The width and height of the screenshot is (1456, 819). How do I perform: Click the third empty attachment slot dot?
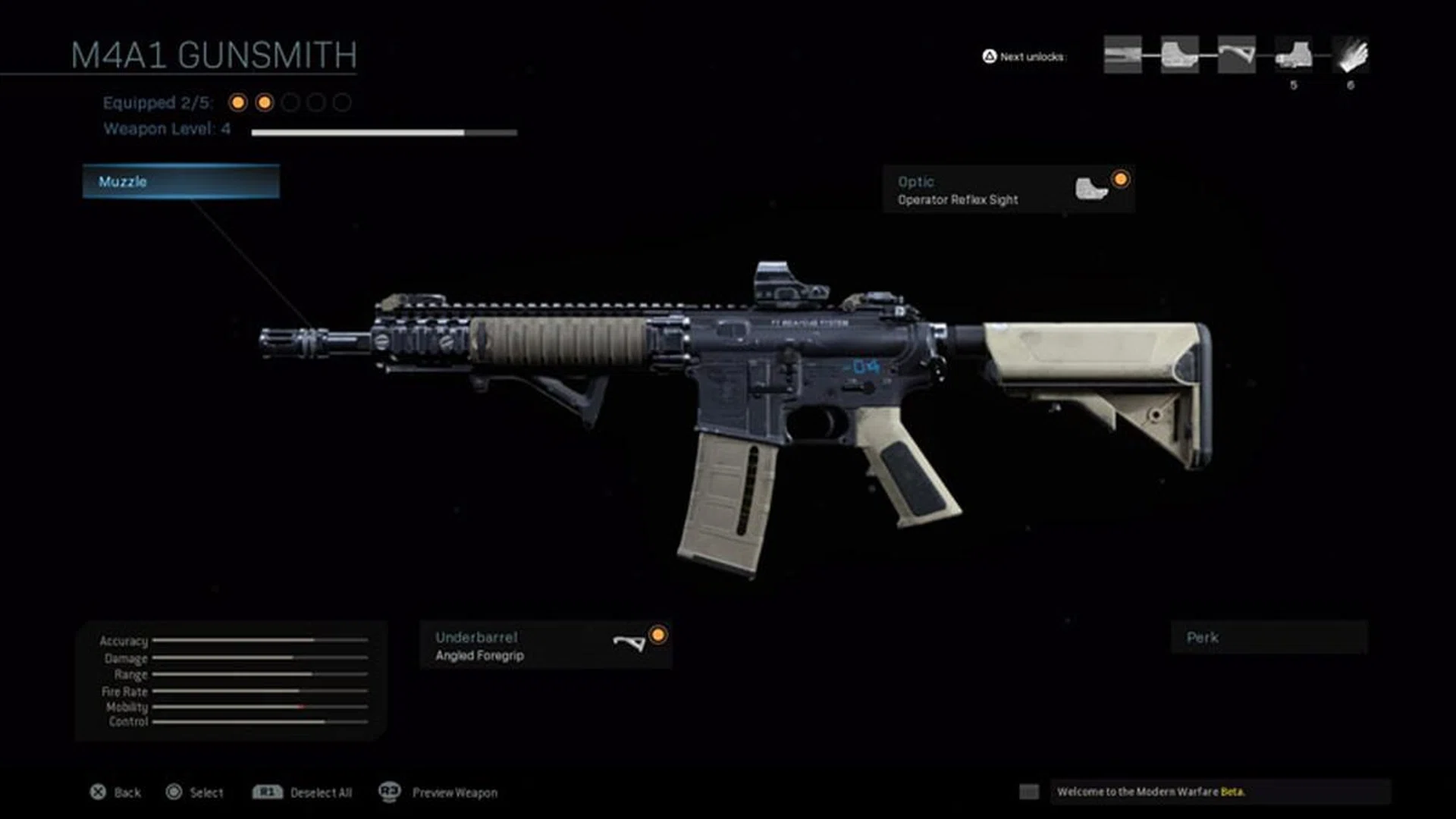290,101
